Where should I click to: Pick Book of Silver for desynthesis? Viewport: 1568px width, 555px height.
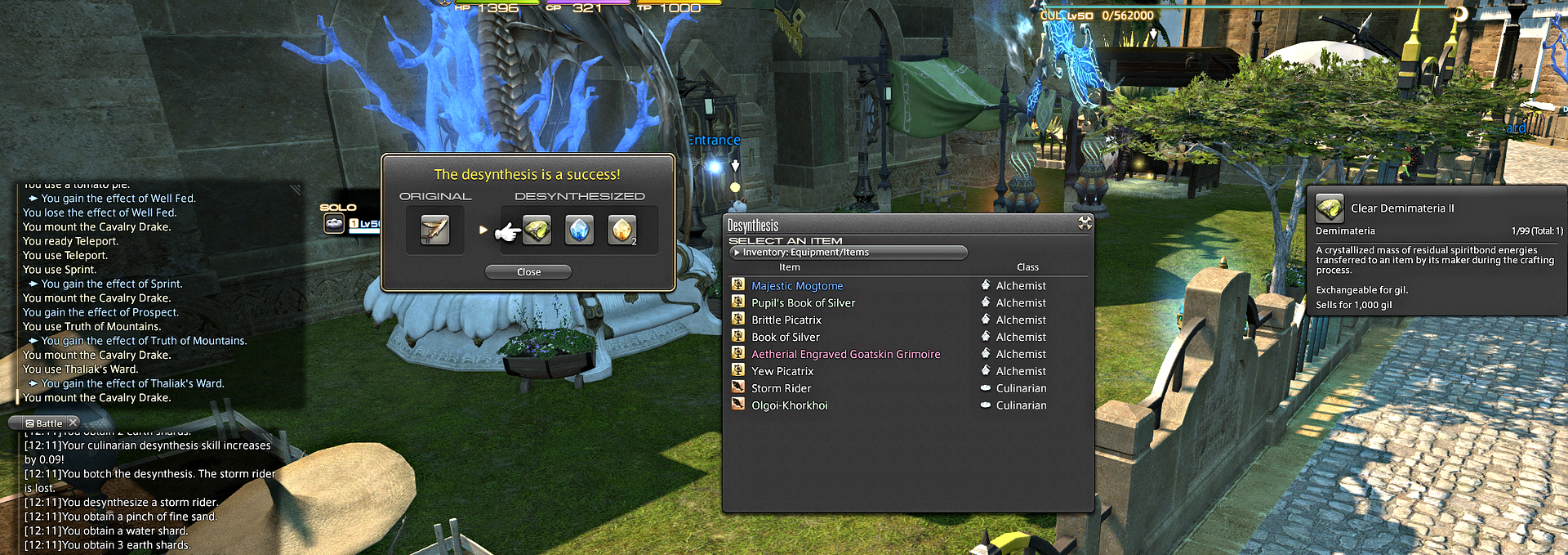coord(785,338)
